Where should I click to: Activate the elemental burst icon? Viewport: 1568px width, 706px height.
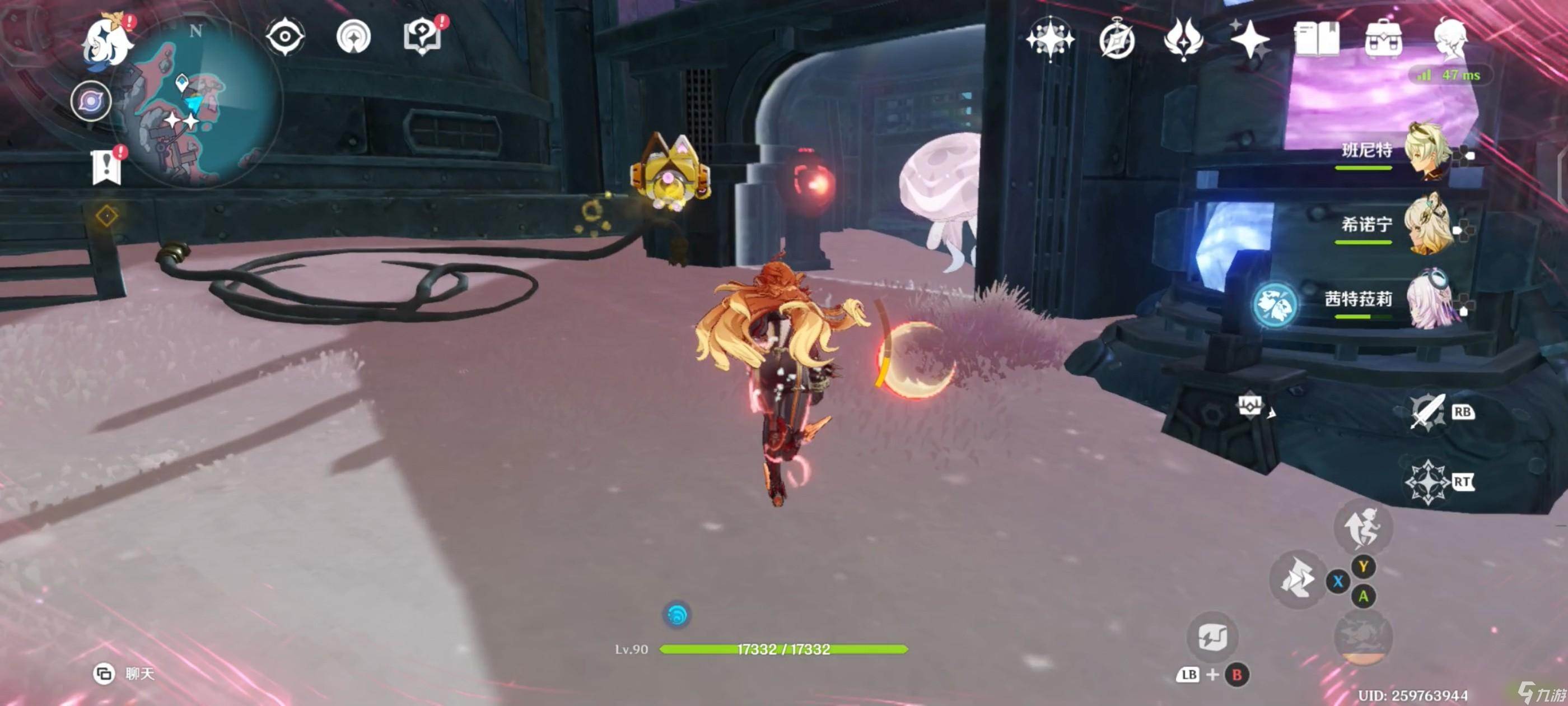pos(1426,482)
